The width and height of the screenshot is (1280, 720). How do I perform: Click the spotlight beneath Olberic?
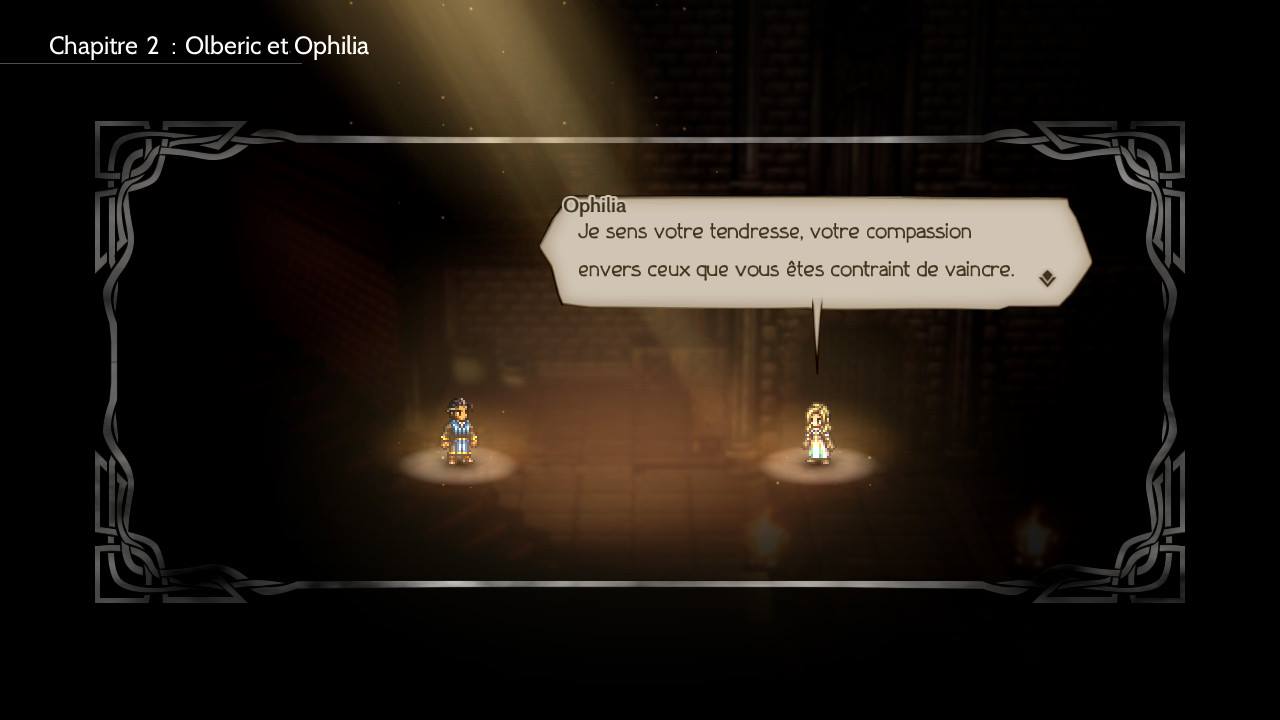(460, 467)
